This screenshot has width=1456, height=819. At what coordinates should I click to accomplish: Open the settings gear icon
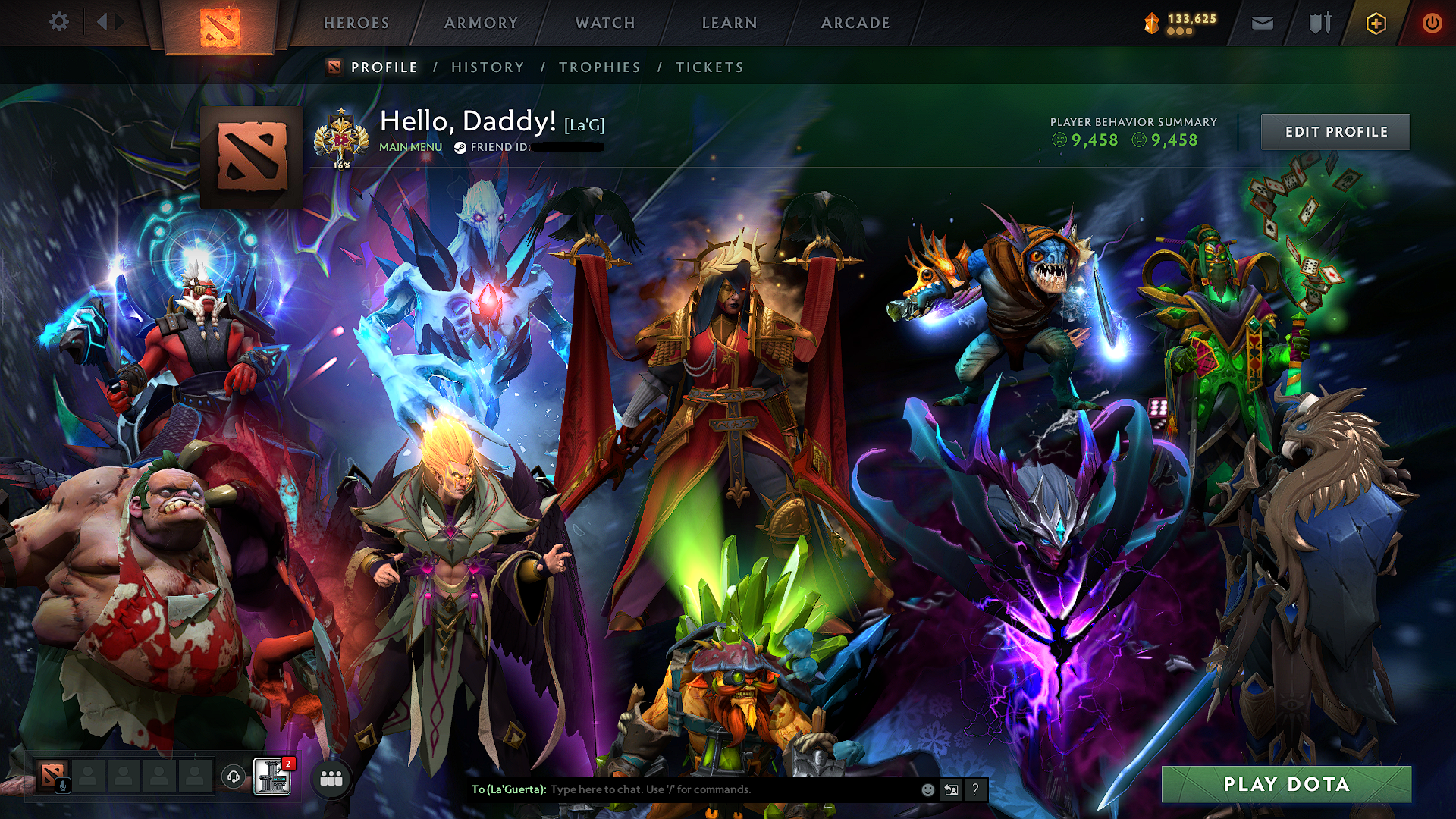point(59,22)
